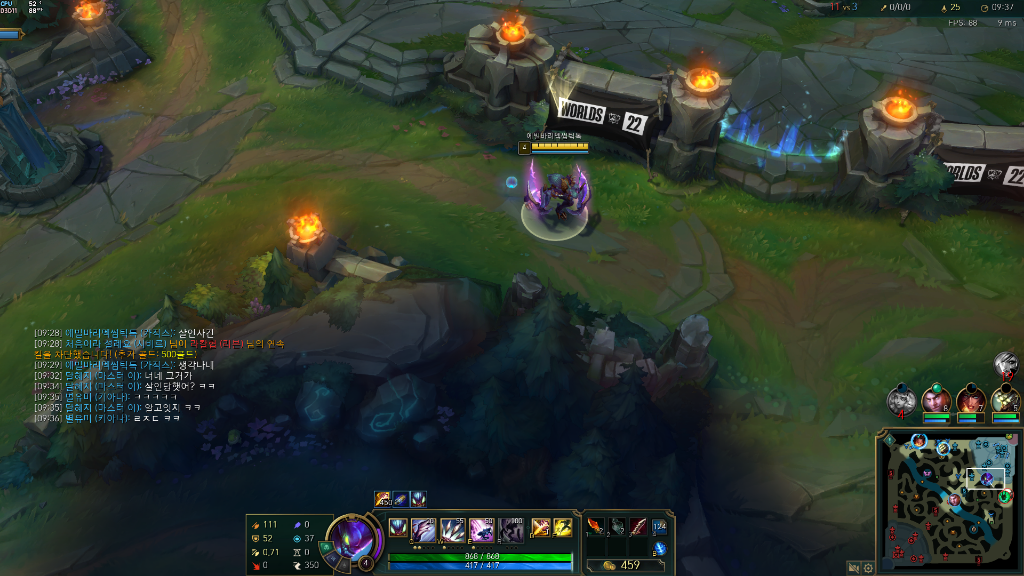The height and width of the screenshot is (576, 1024).
Task: Open minimap options with the gear icon
Action: coord(868,567)
